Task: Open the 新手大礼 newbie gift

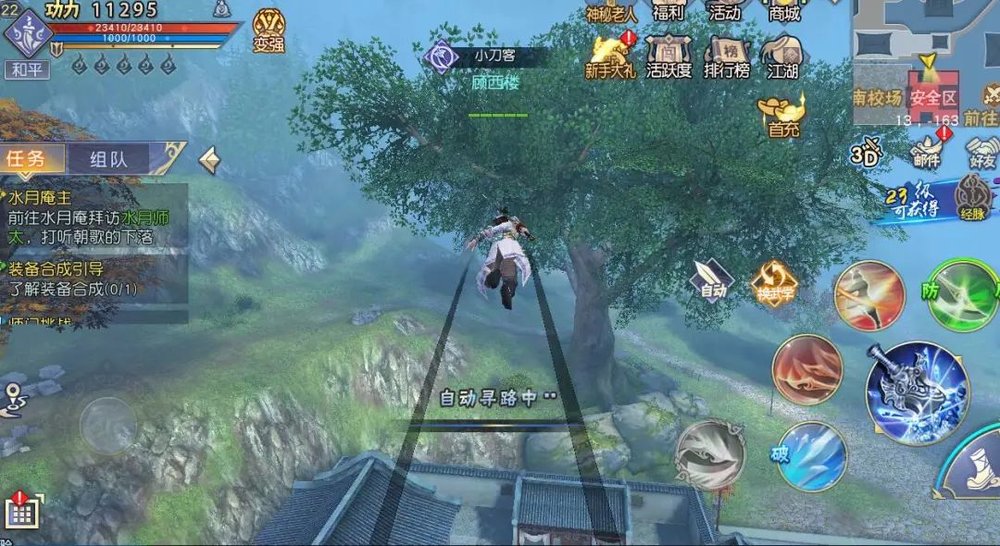Action: tap(609, 54)
